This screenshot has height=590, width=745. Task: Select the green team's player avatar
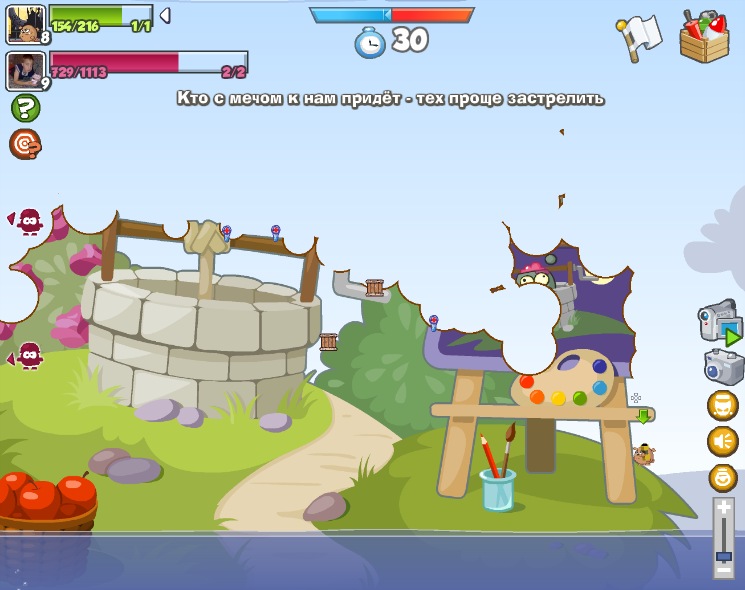pos(25,23)
